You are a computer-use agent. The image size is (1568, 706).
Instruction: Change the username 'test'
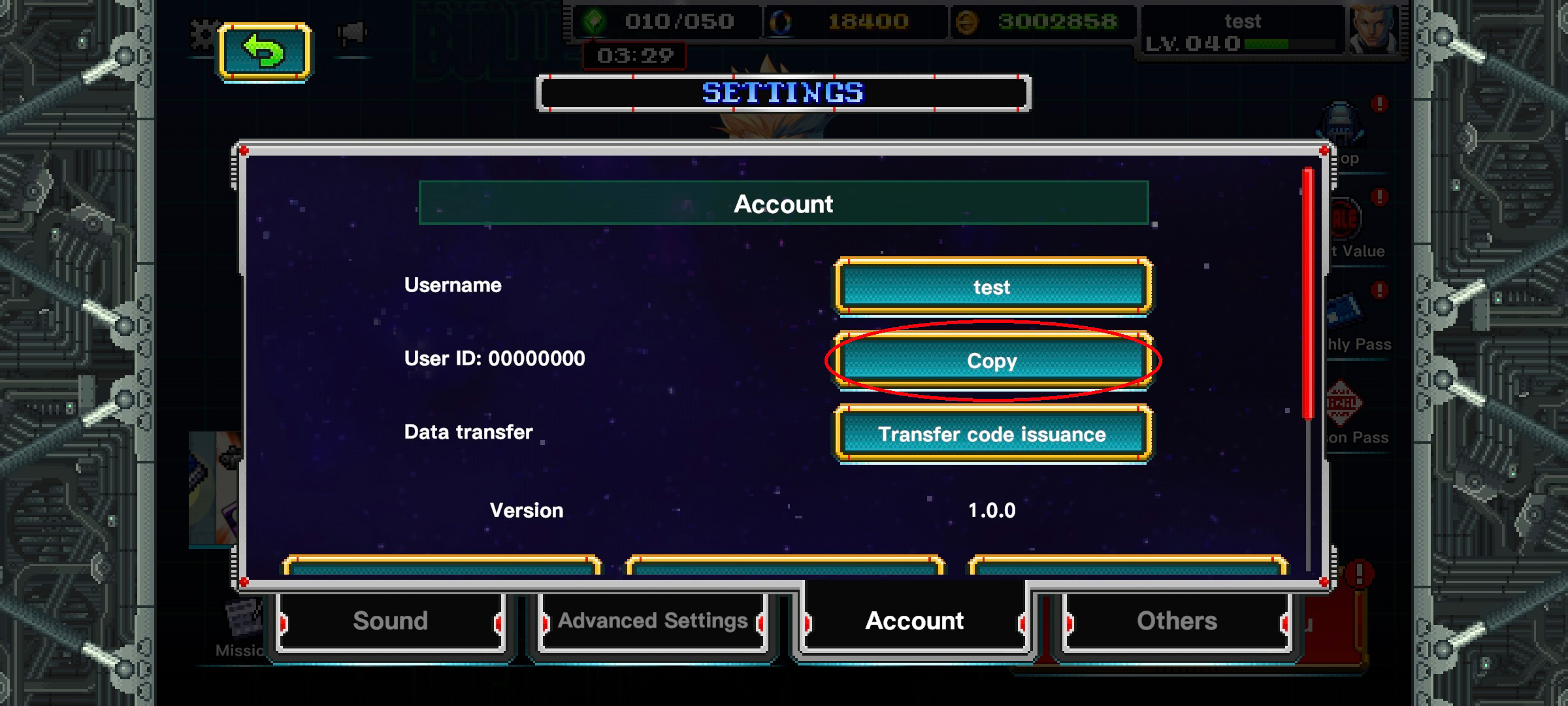coord(992,287)
